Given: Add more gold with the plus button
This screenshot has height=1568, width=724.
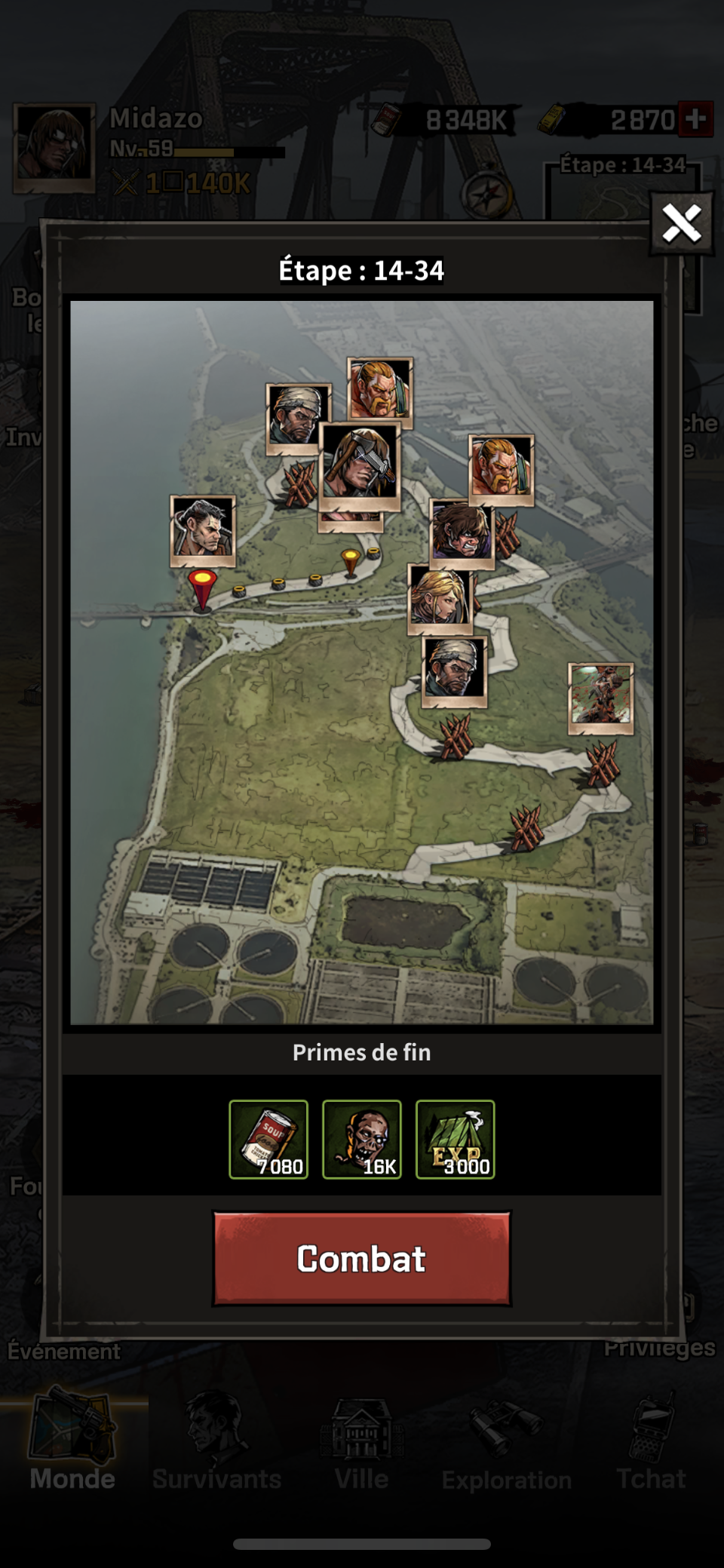Looking at the screenshot, I should [695, 119].
